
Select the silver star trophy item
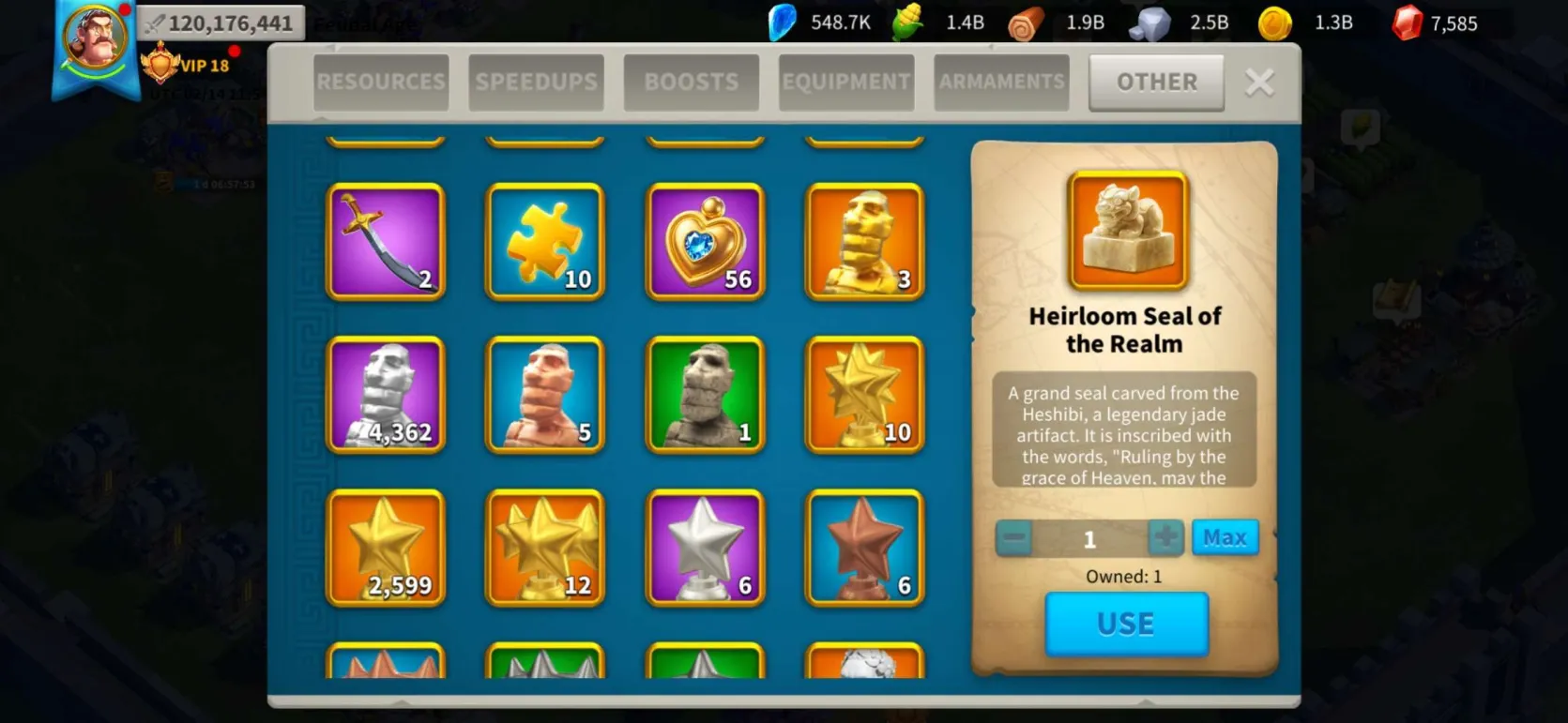coord(705,548)
